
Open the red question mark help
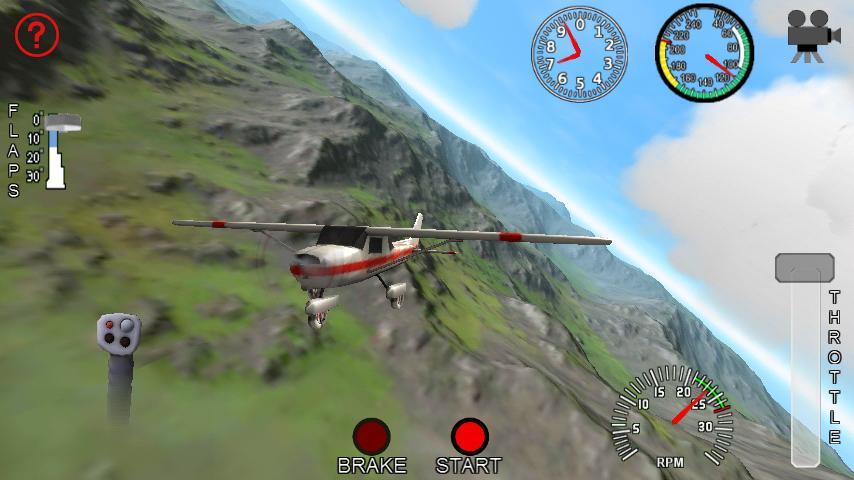[x=37, y=35]
